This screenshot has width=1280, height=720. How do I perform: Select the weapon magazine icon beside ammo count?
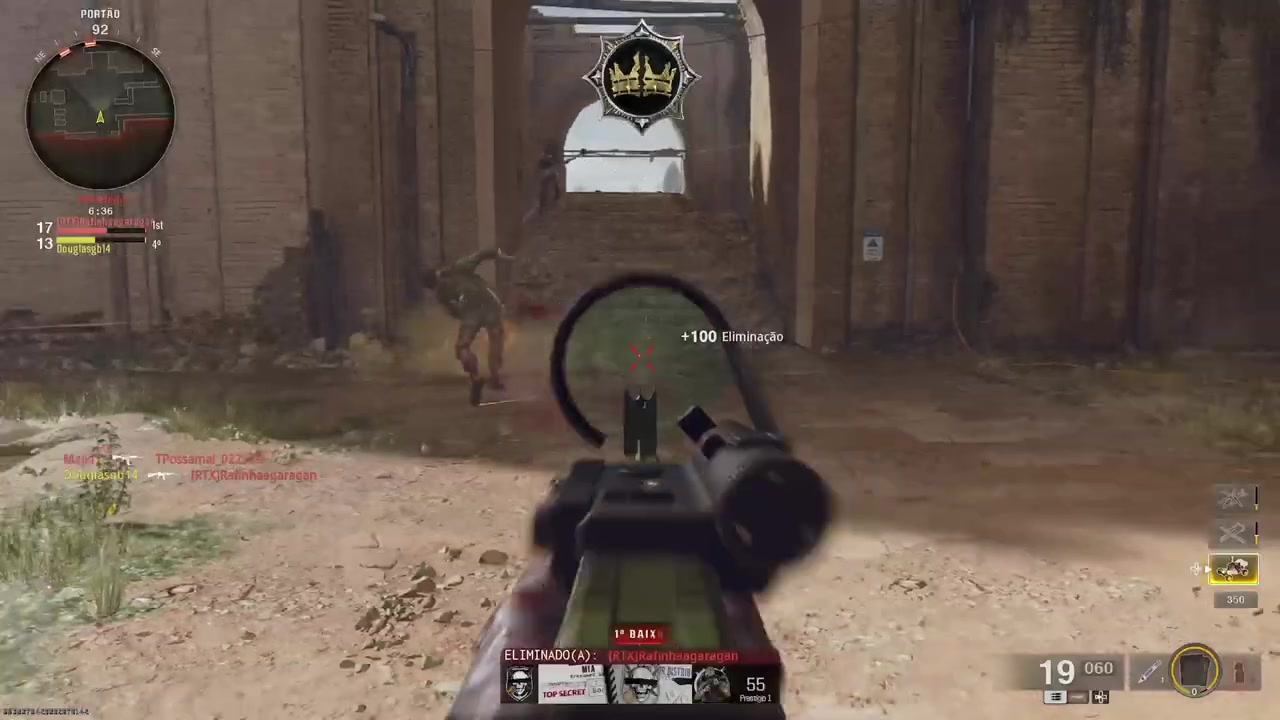click(x=1054, y=697)
